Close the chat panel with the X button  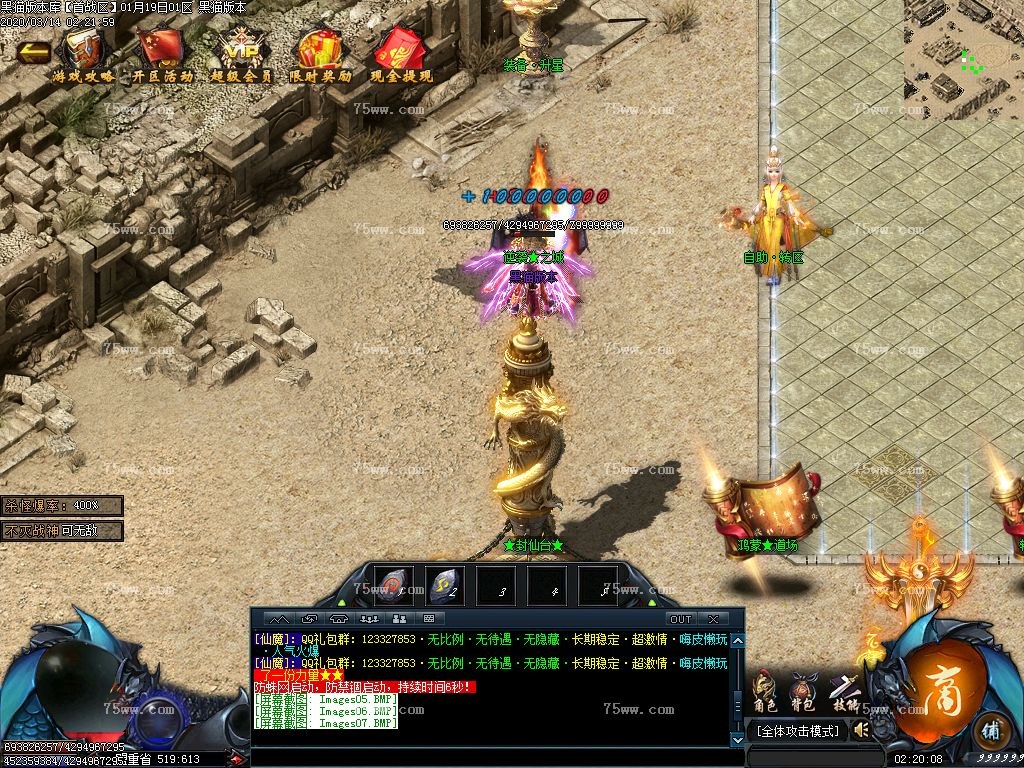click(x=713, y=619)
